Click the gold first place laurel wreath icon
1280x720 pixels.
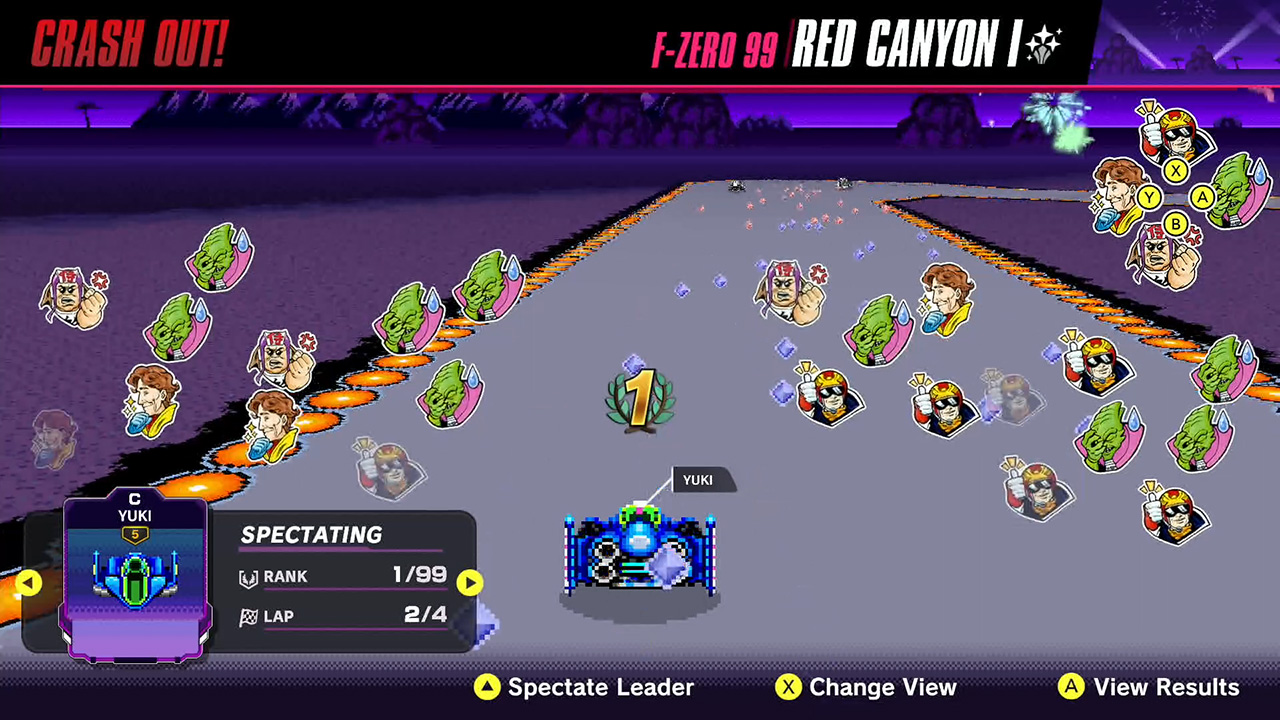(x=640, y=398)
